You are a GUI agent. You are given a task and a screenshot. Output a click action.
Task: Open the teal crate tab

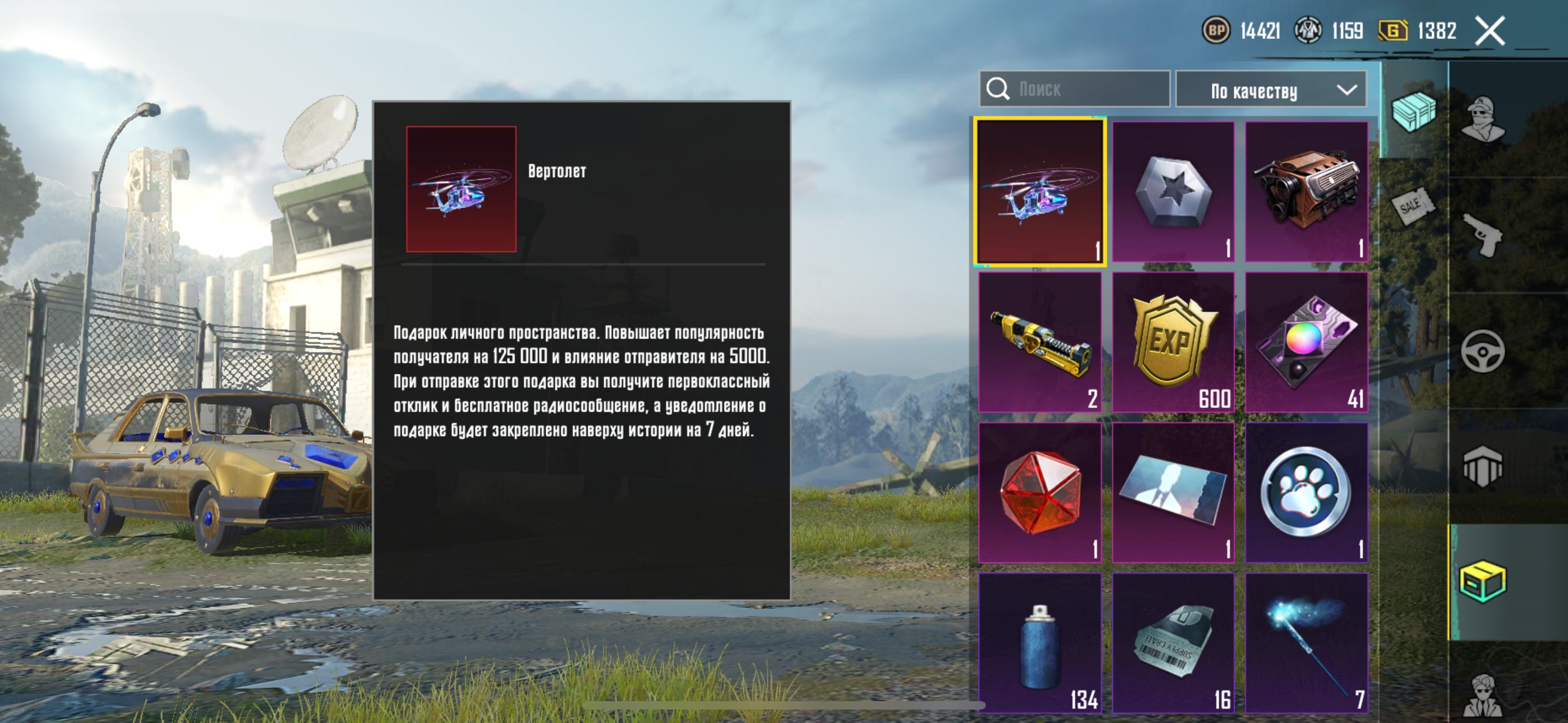coord(1413,112)
